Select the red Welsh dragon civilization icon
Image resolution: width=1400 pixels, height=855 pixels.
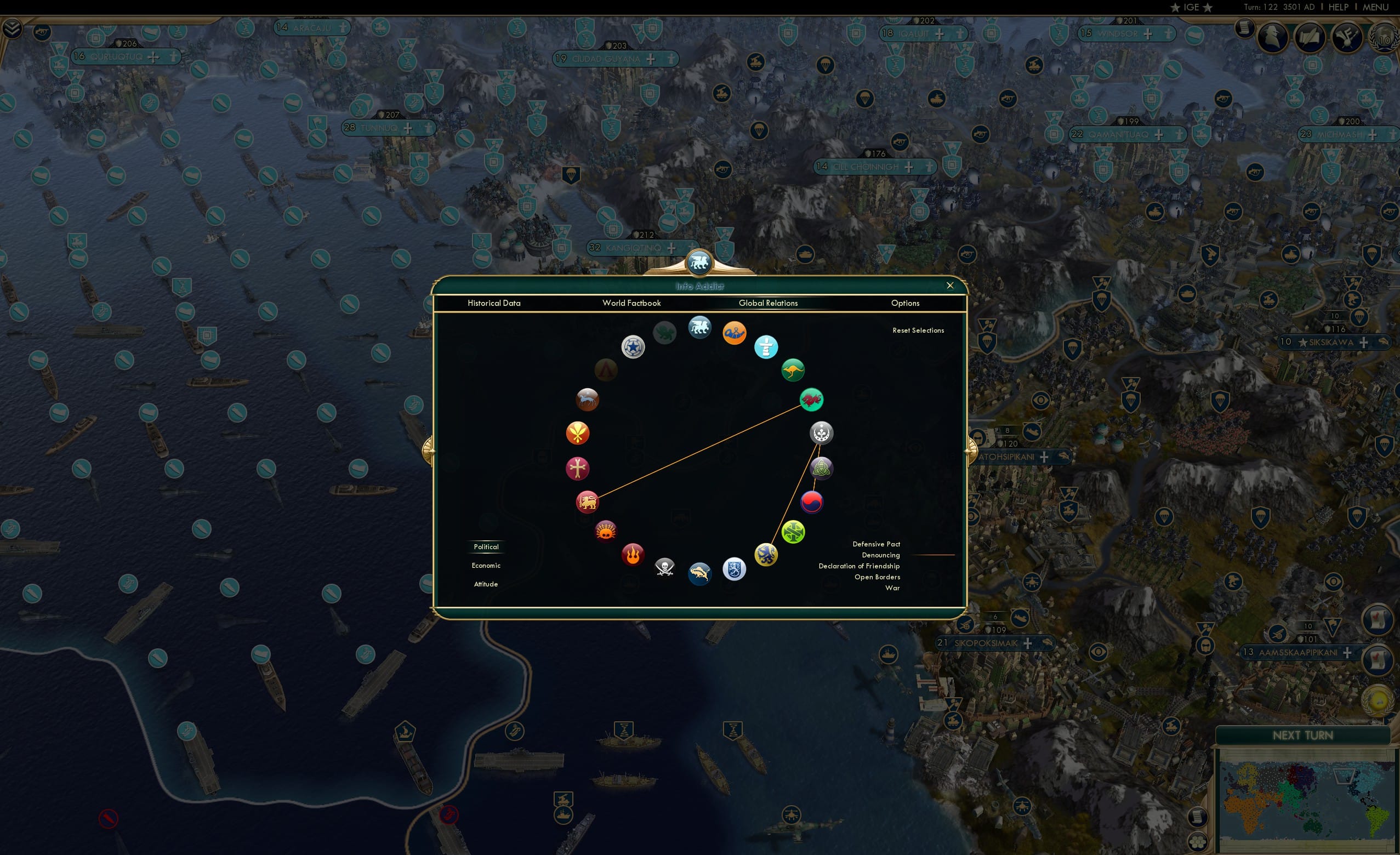click(812, 400)
